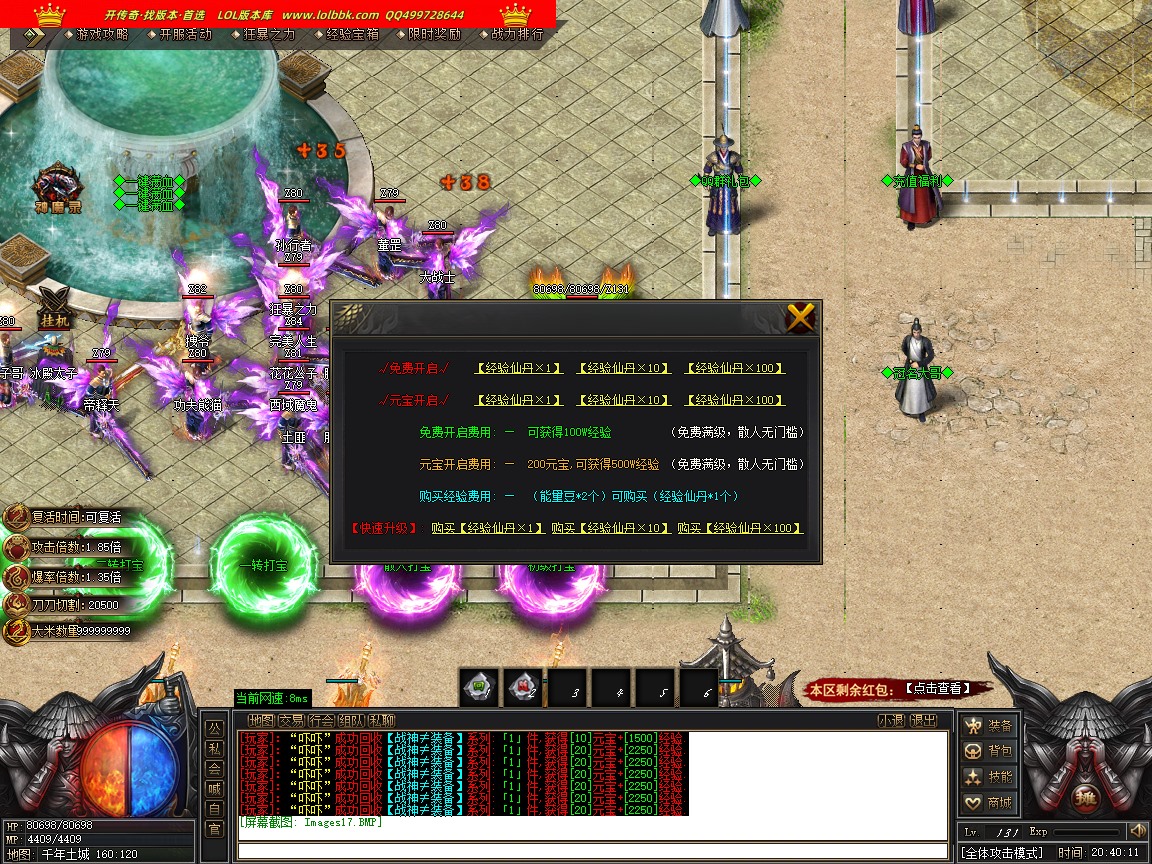1152x864 pixels.
Task: Choose 经验仙丹×100 in the 元宝开启 row
Action: pos(734,400)
